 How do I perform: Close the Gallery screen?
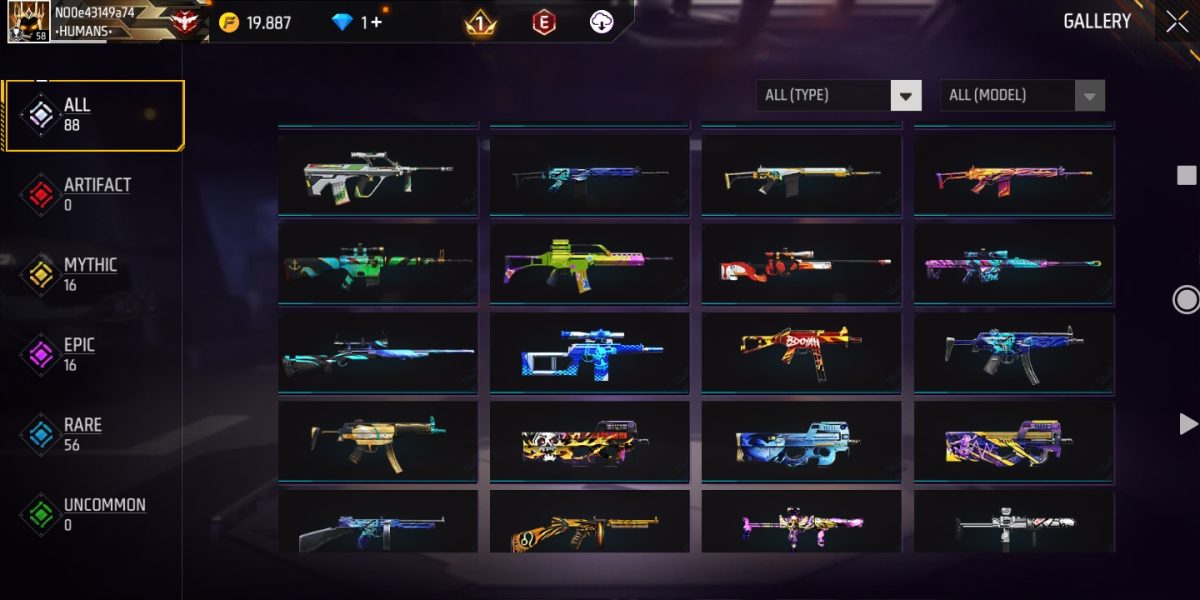(x=1176, y=21)
